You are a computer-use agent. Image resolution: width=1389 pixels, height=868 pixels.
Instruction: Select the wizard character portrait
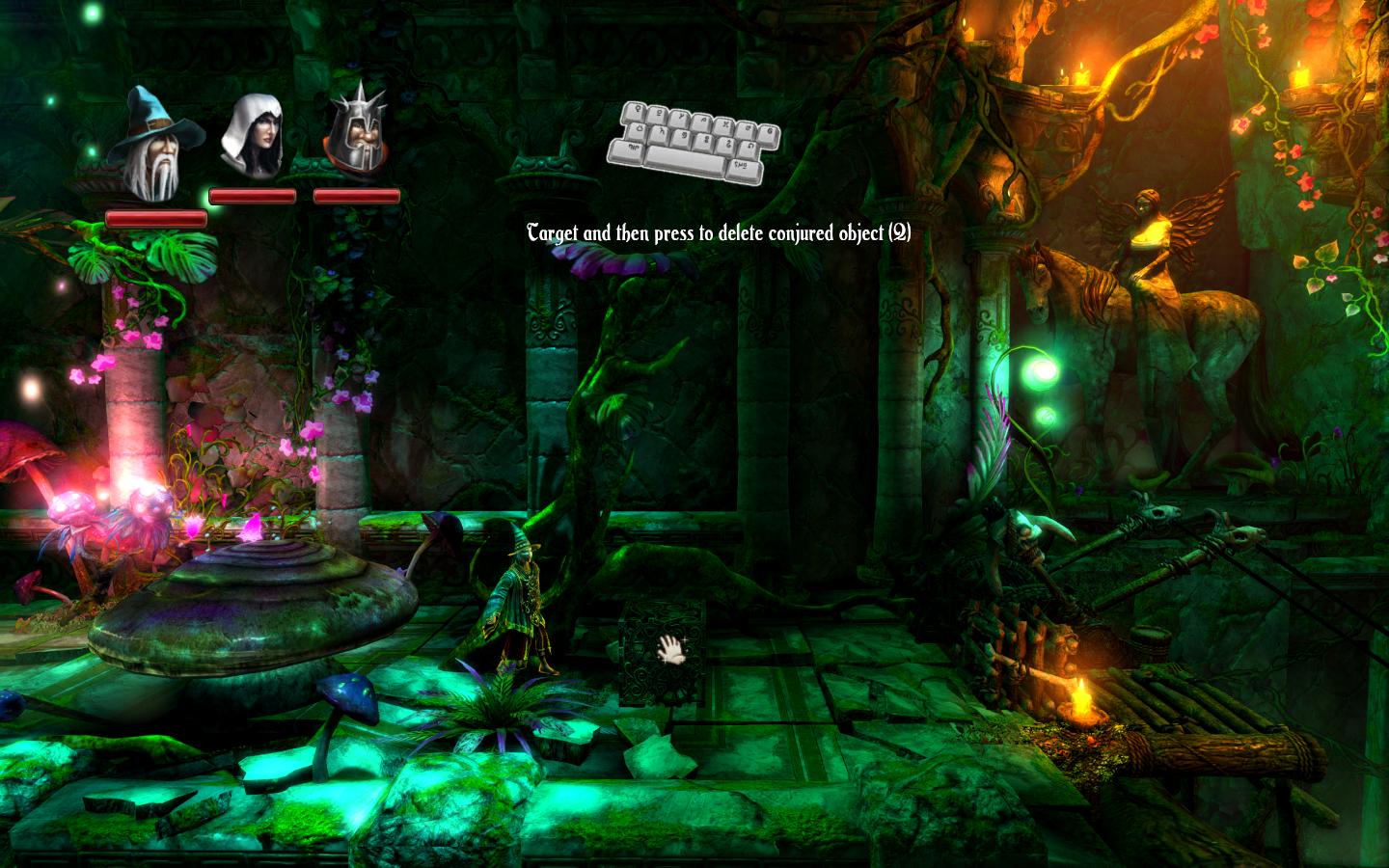pos(154,145)
